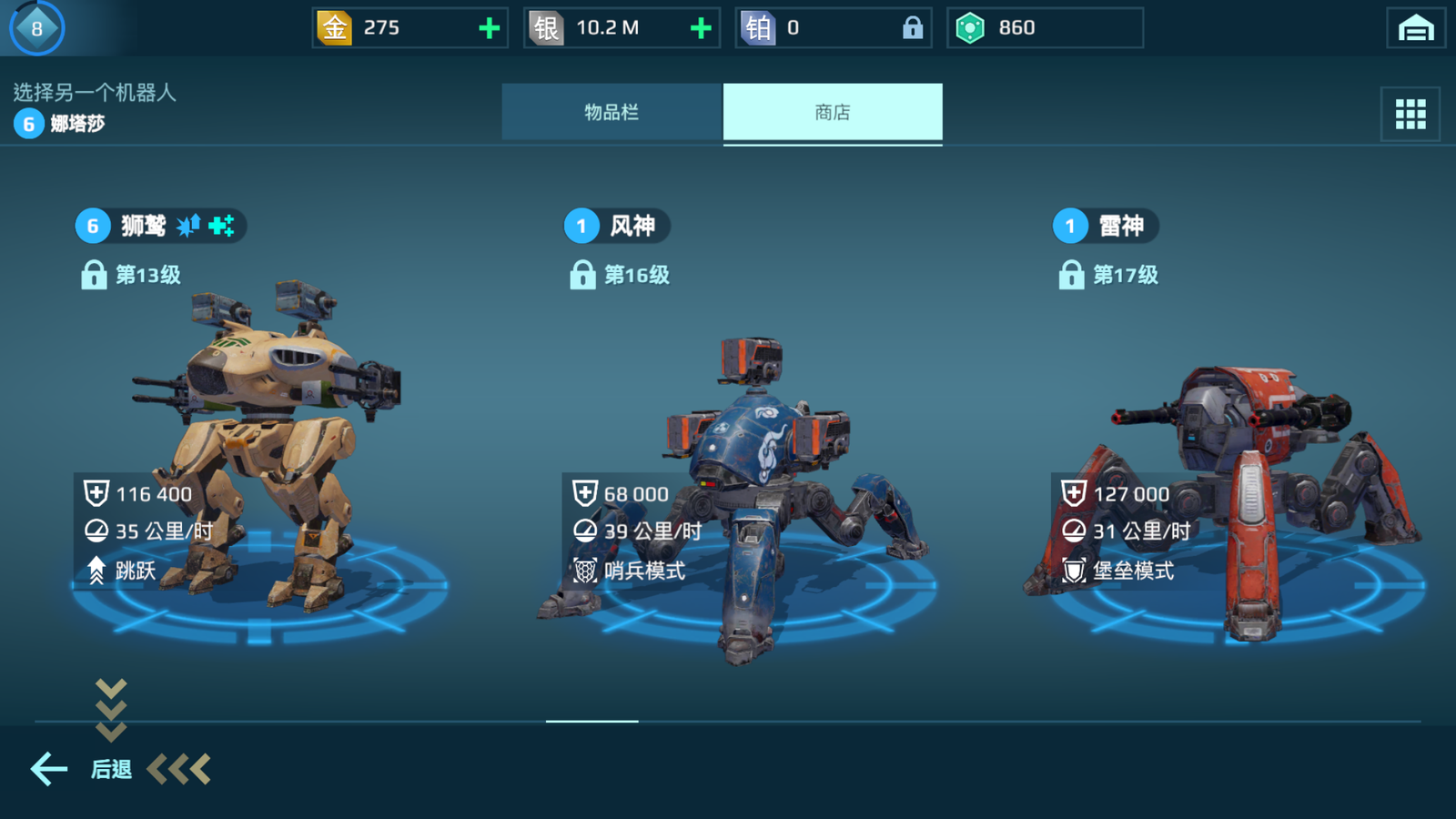Tap the locked platinum currency padlock

click(x=912, y=28)
